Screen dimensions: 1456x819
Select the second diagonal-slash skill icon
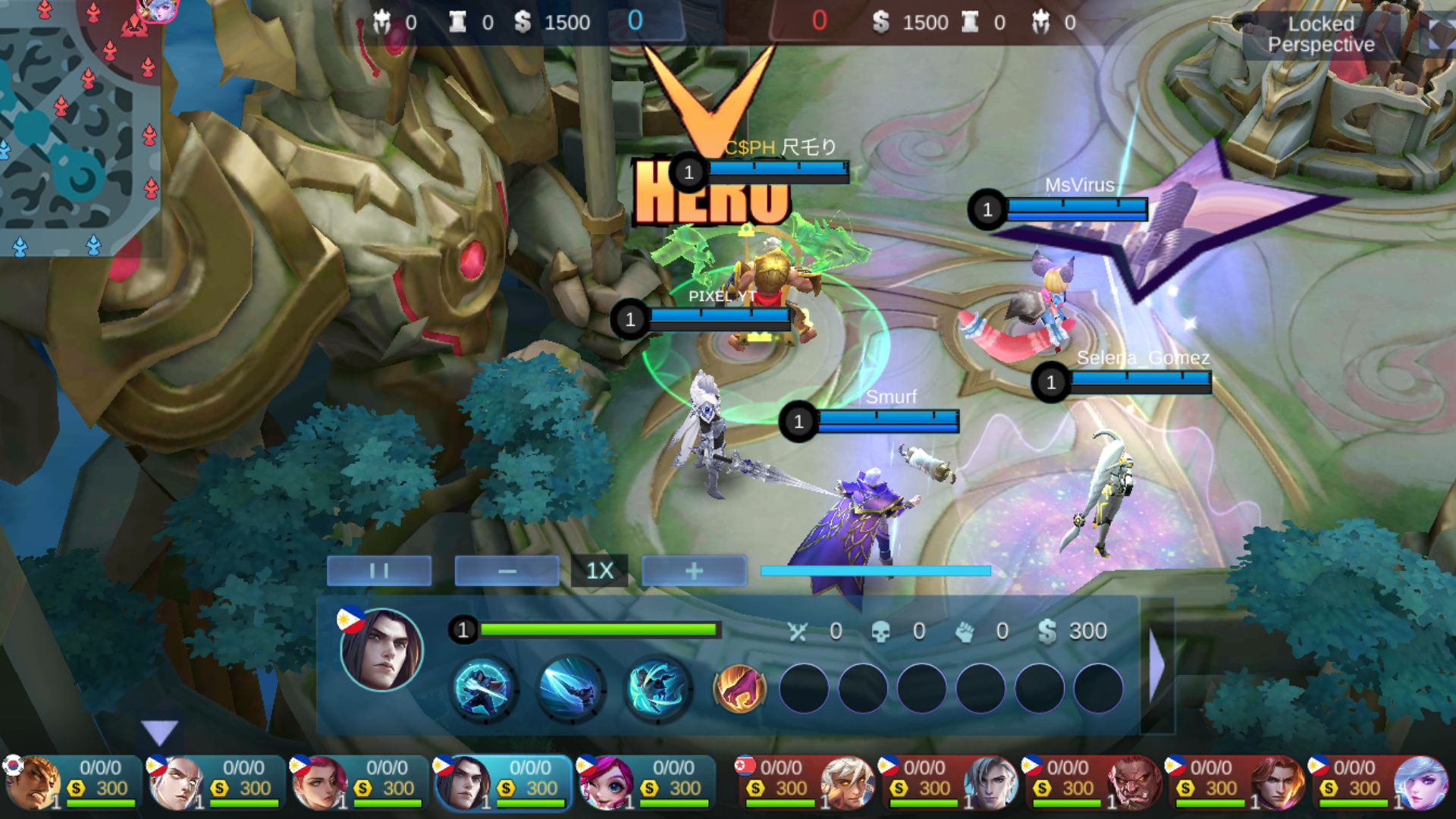coord(571,689)
